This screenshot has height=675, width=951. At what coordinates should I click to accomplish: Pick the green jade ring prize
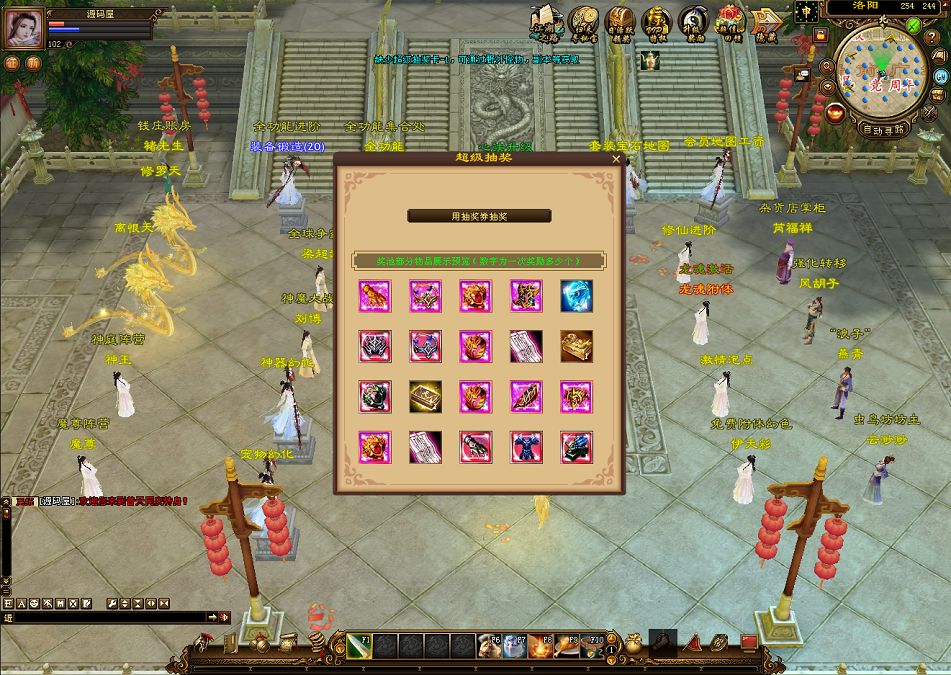[x=375, y=397]
